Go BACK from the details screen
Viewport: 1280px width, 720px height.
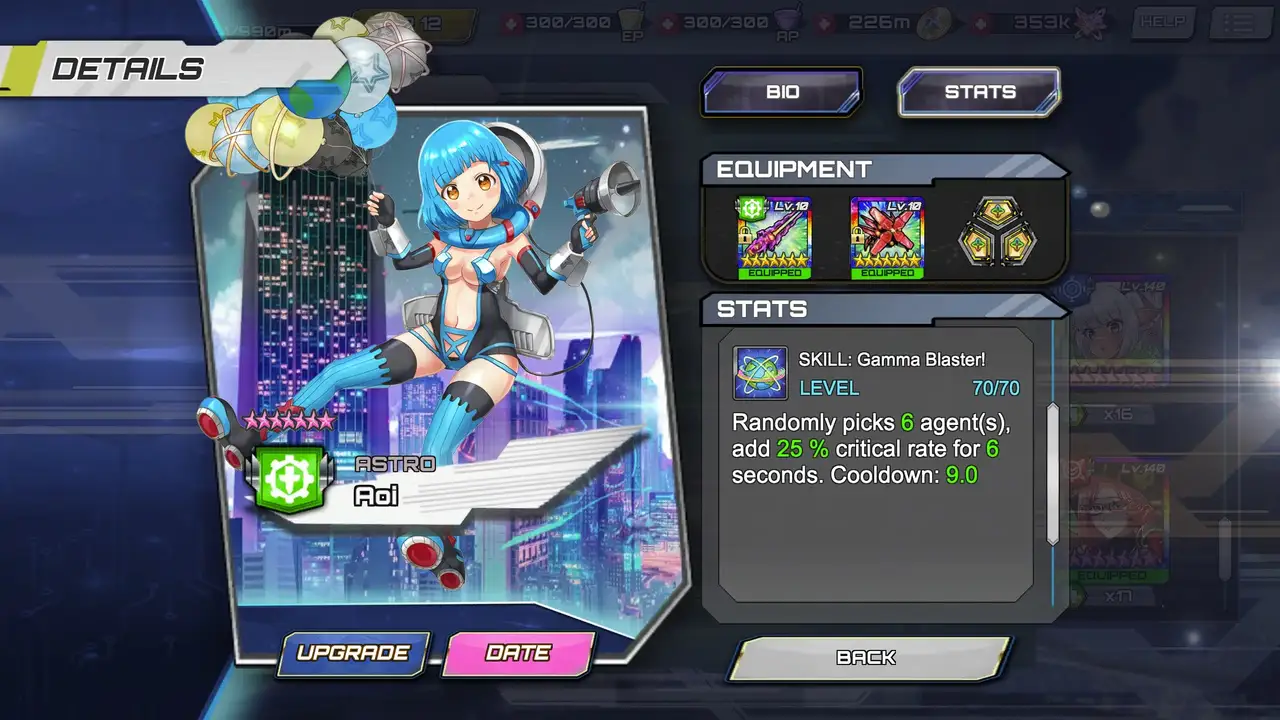pyautogui.click(x=866, y=658)
